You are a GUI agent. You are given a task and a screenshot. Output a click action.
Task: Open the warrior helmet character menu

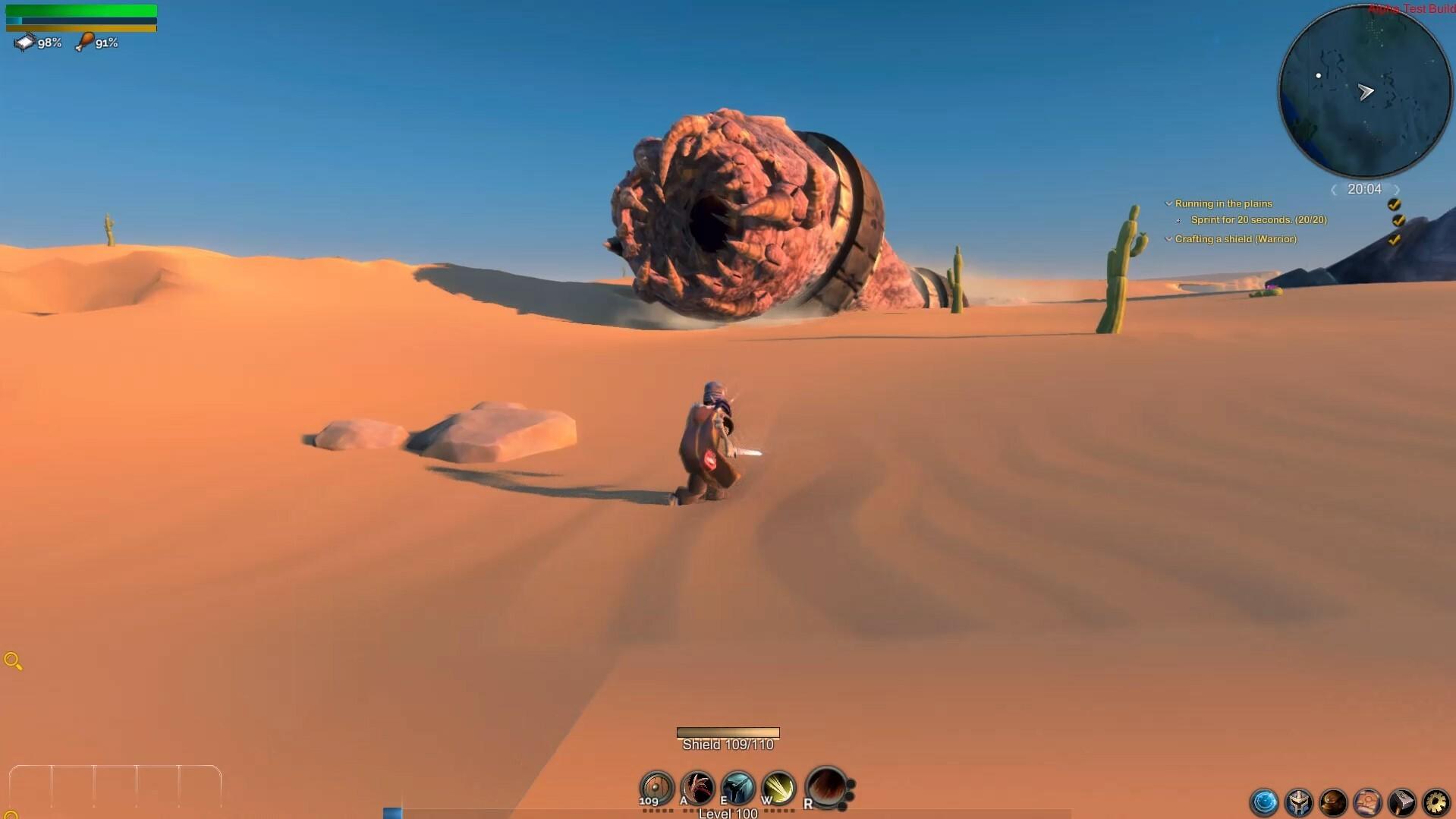(1299, 802)
